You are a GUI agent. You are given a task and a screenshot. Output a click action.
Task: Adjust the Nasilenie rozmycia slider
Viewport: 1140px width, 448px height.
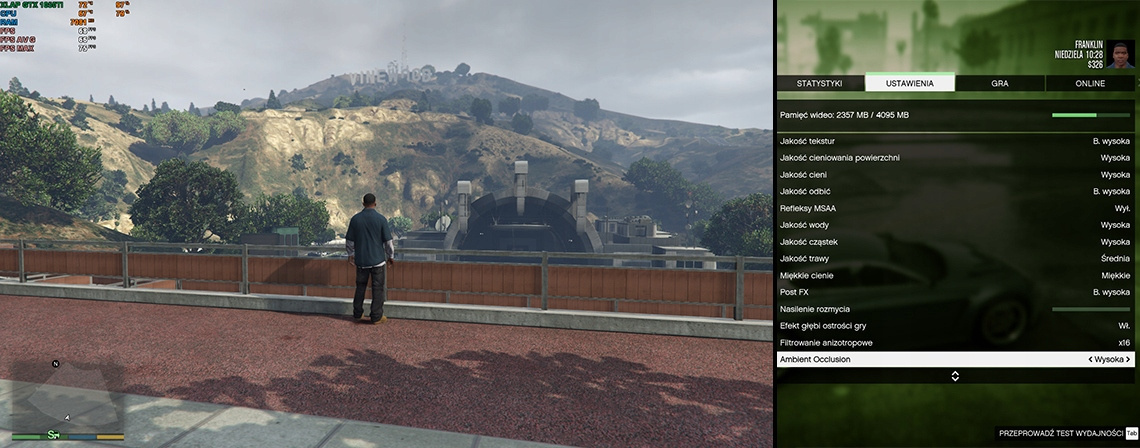[x=1091, y=309]
